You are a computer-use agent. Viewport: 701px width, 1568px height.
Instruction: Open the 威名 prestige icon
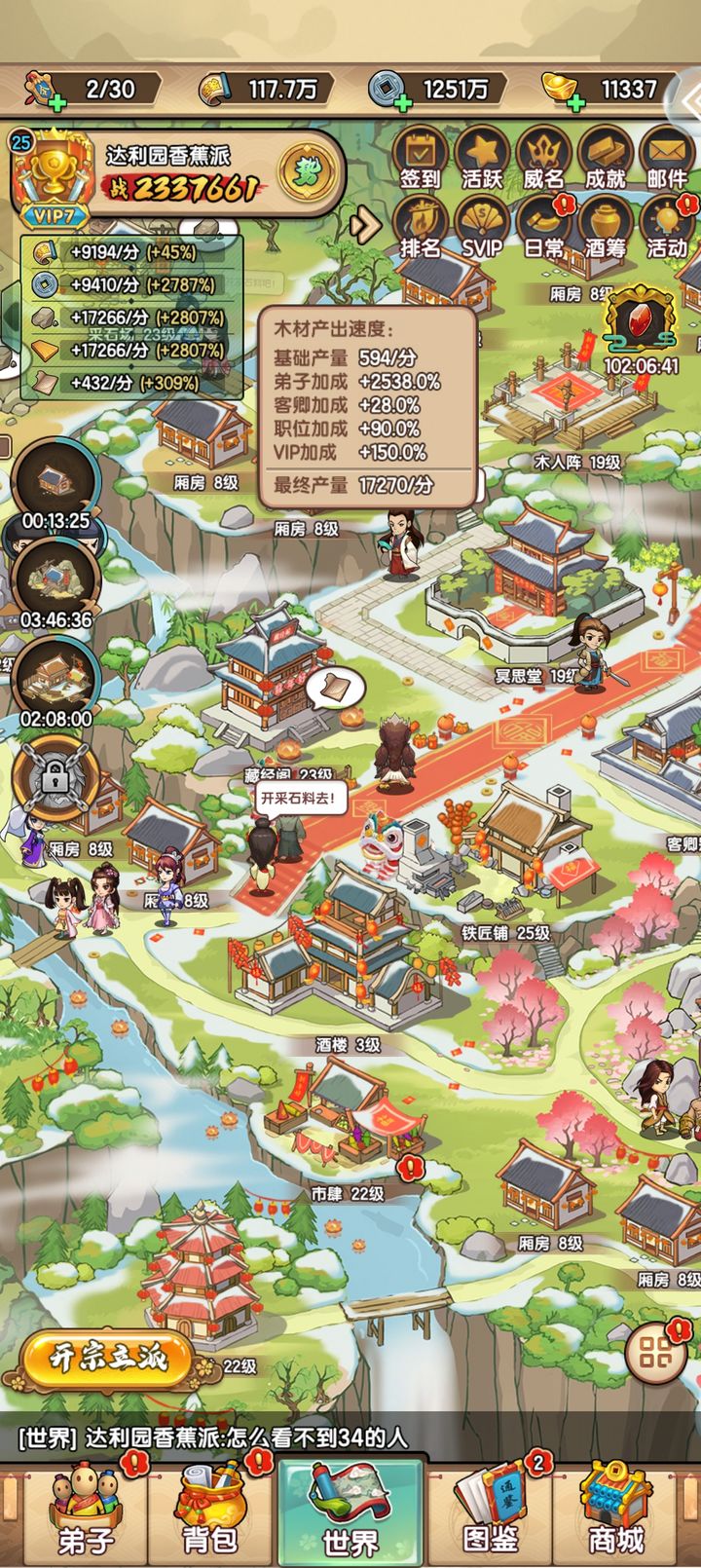pos(543,158)
